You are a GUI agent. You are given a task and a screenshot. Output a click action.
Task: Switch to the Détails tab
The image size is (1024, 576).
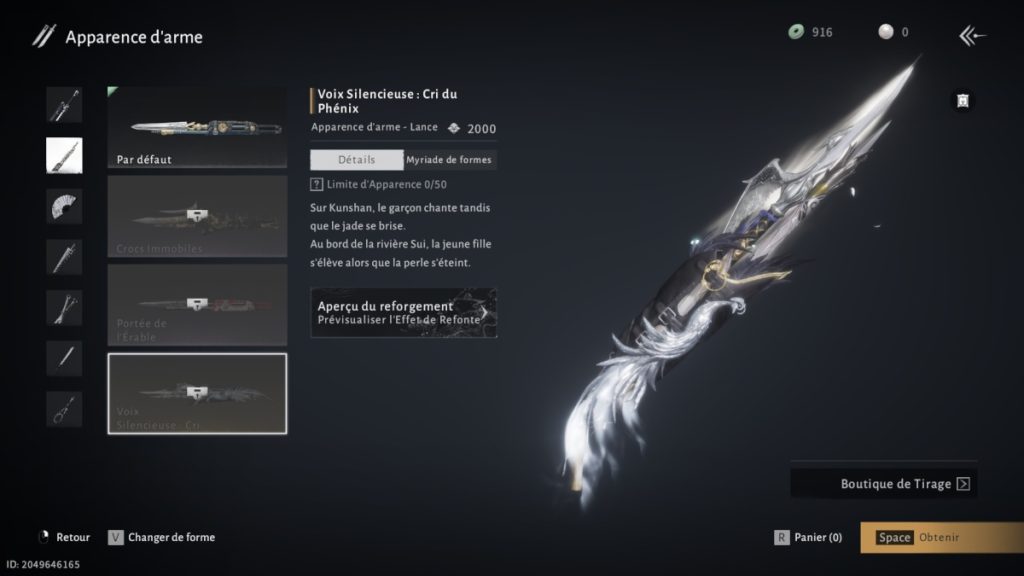point(356,159)
